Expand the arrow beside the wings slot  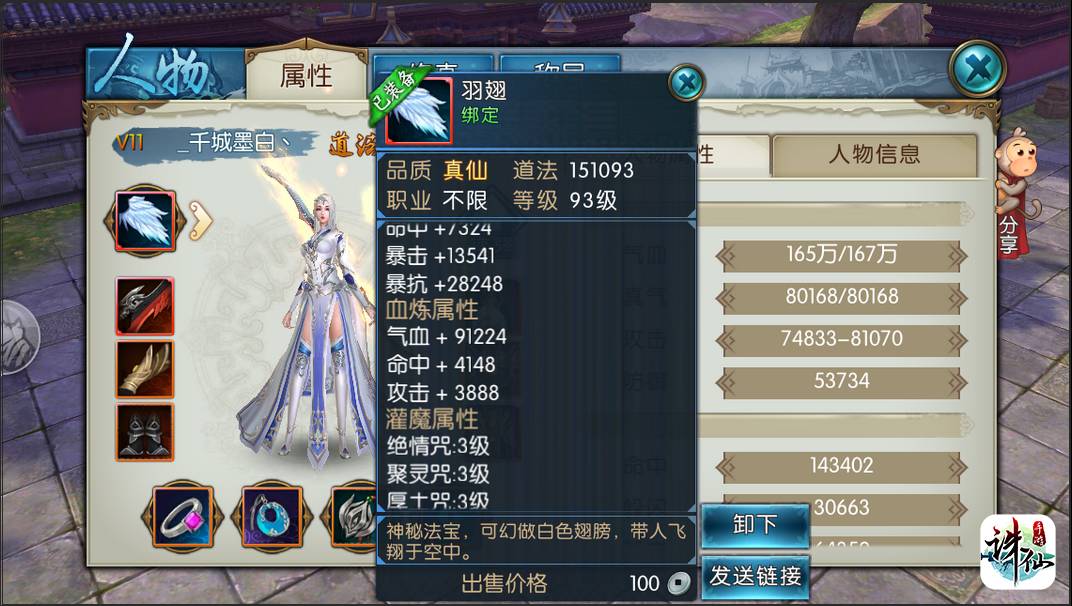pos(200,221)
